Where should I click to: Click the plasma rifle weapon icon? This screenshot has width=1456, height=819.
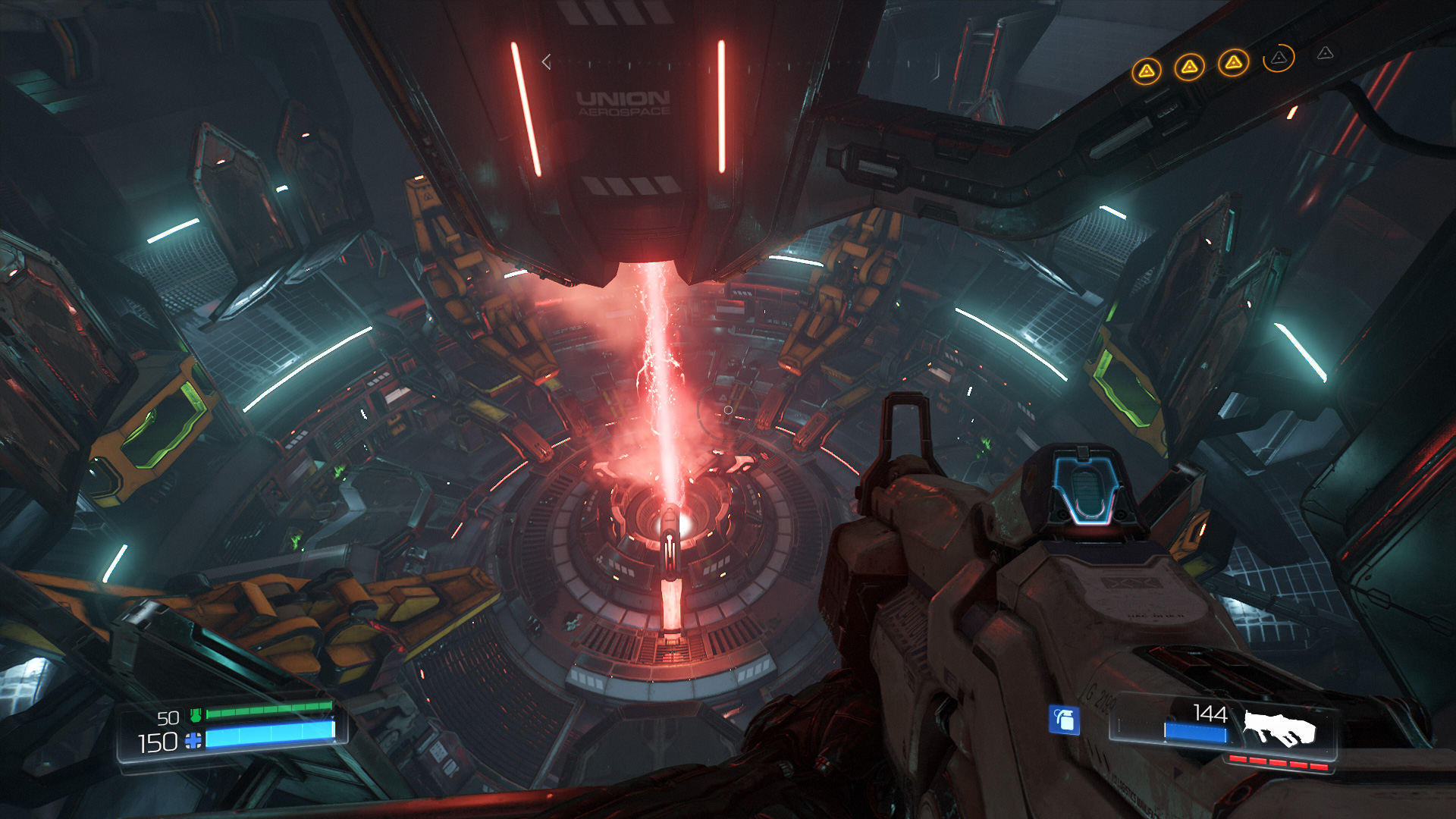click(x=1280, y=728)
